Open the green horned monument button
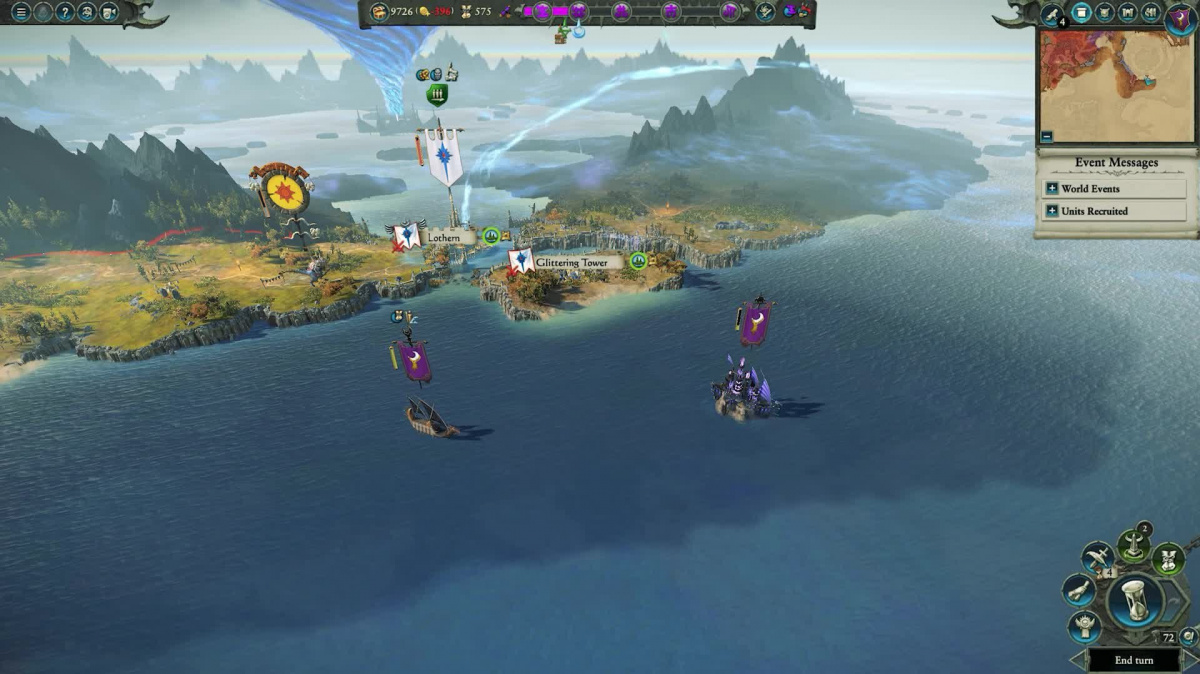Image resolution: width=1200 pixels, height=674 pixels. [1132, 545]
